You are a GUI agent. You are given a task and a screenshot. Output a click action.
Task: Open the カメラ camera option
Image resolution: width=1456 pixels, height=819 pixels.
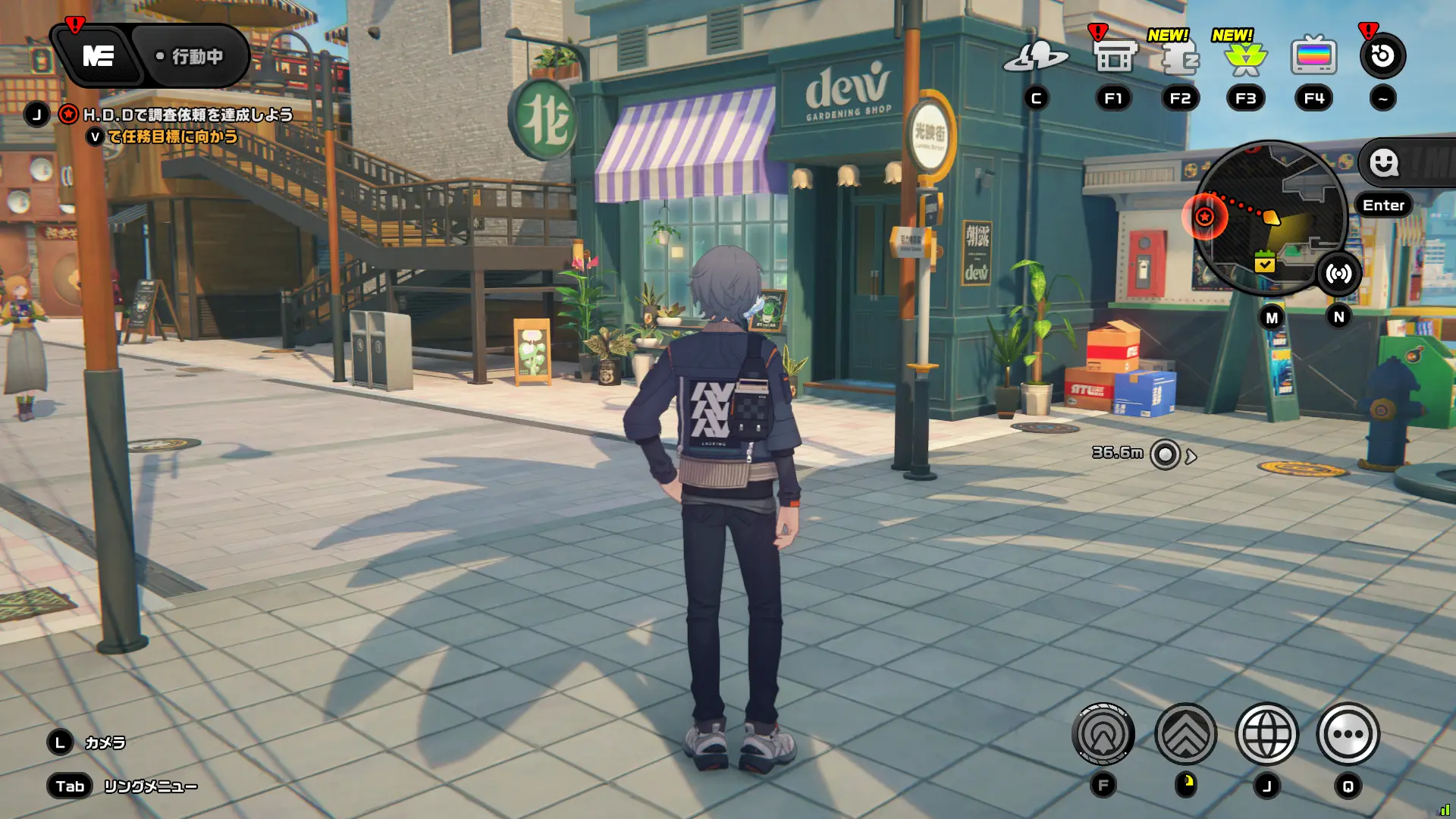pyautogui.click(x=105, y=742)
